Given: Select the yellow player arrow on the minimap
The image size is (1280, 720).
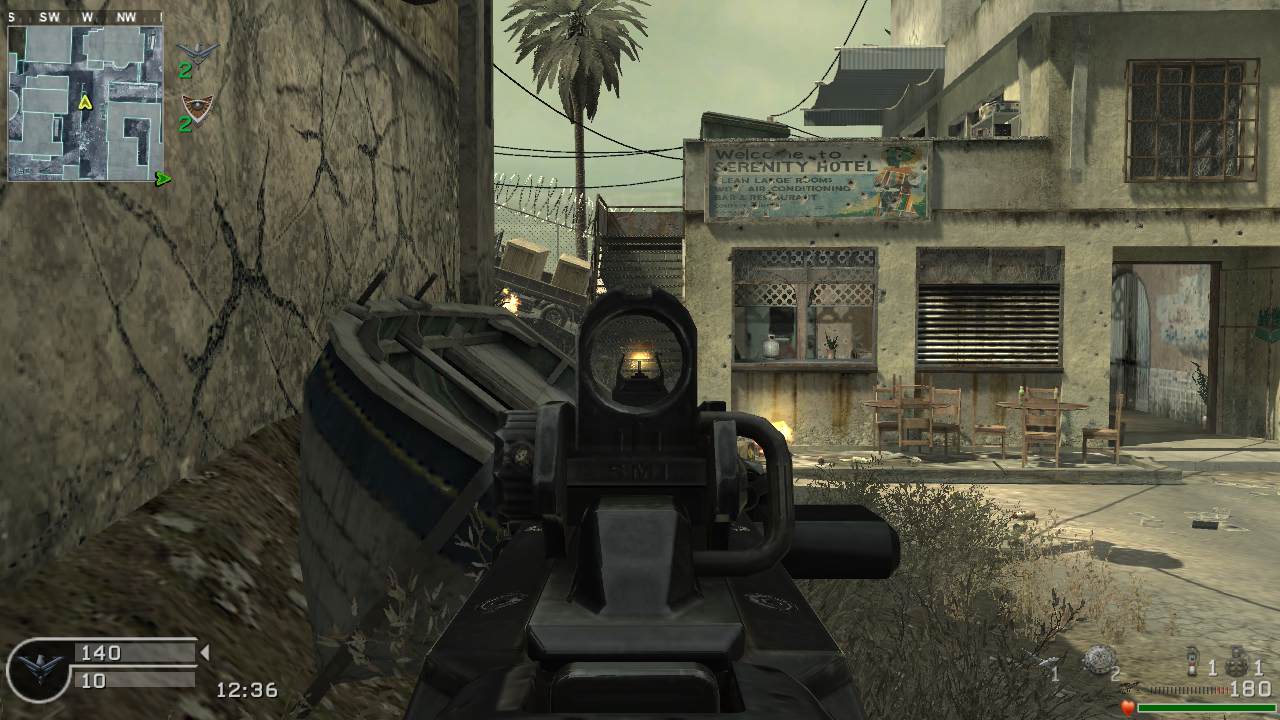Looking at the screenshot, I should 85,101.
